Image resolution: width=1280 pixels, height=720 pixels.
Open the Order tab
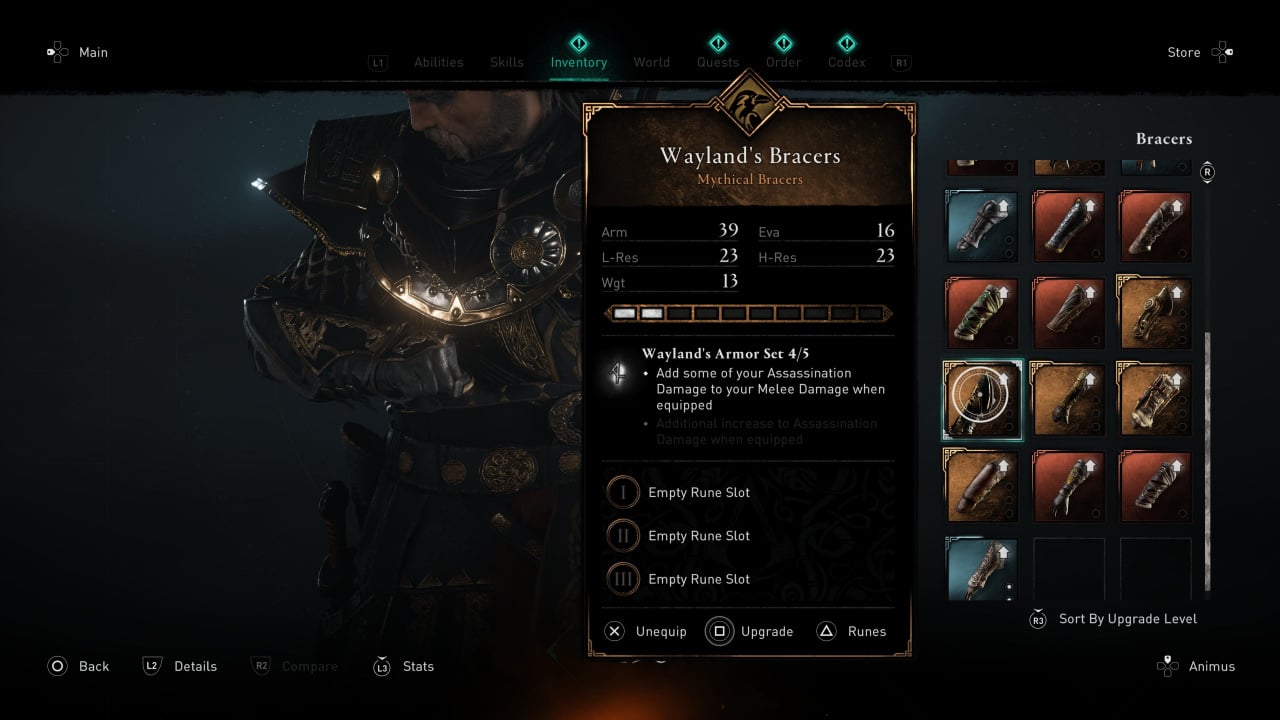point(784,62)
